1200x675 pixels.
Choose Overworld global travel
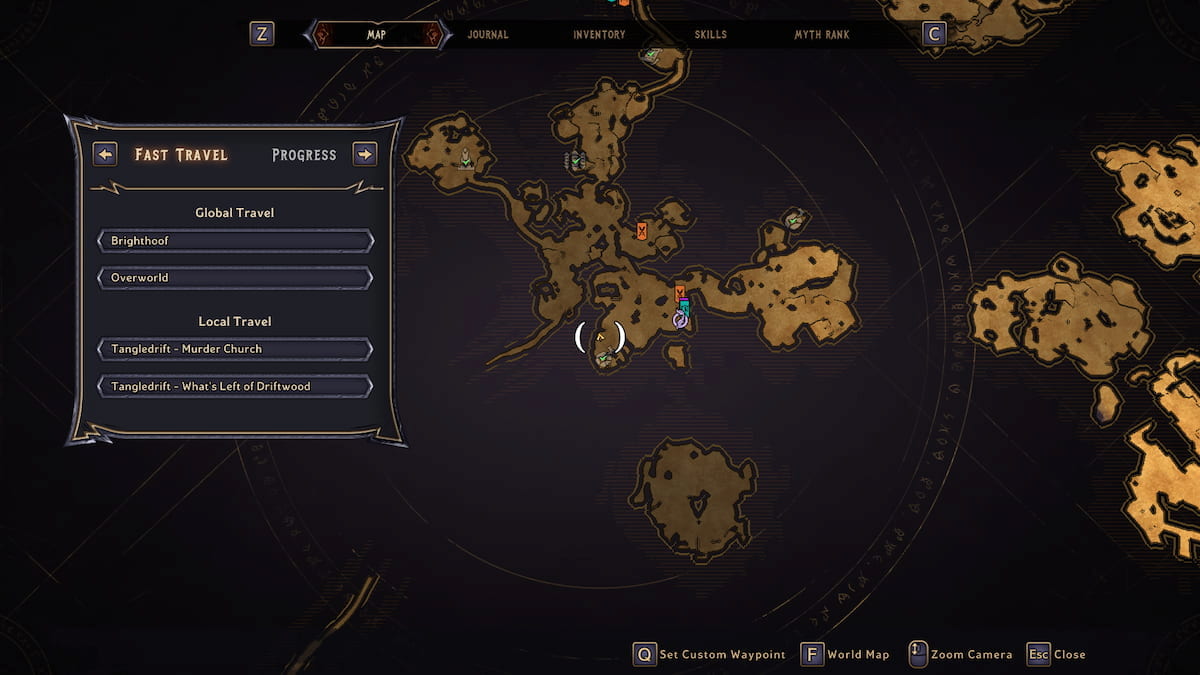click(x=235, y=277)
